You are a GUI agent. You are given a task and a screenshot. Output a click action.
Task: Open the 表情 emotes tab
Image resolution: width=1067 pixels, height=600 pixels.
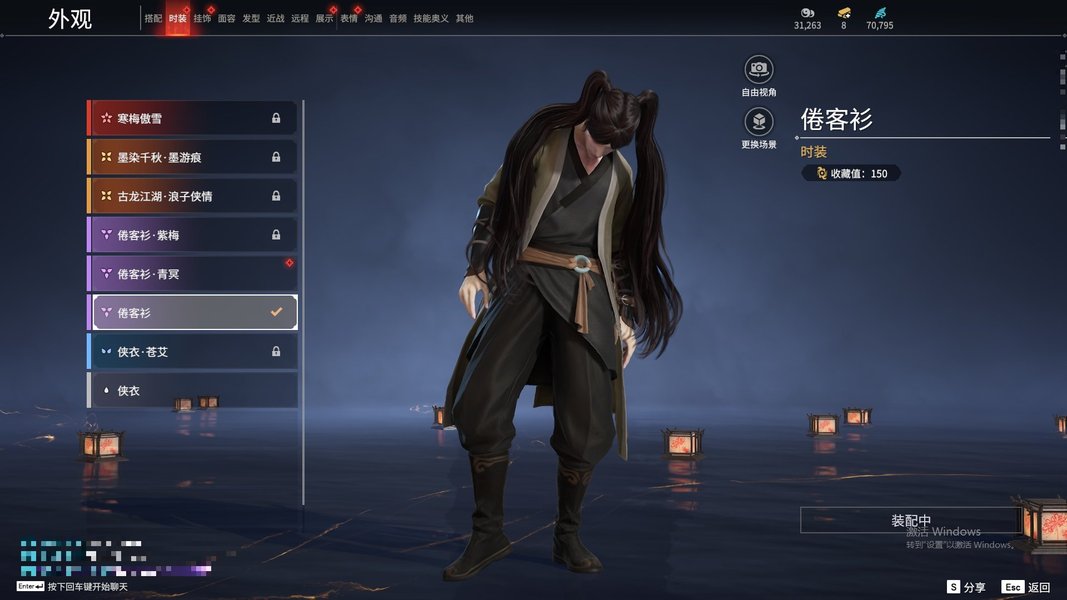(349, 19)
